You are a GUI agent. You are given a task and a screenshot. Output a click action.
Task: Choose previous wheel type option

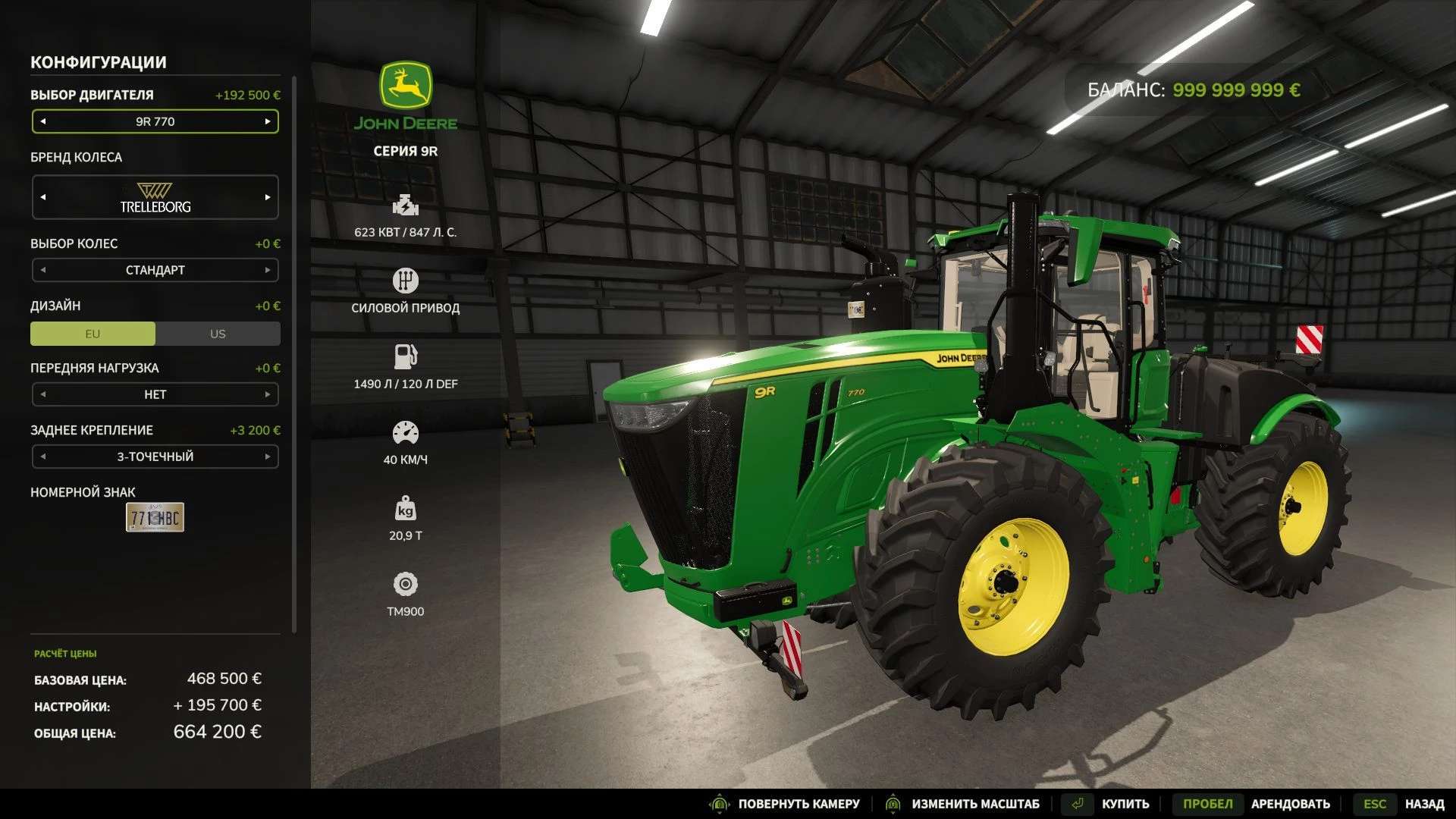[43, 270]
